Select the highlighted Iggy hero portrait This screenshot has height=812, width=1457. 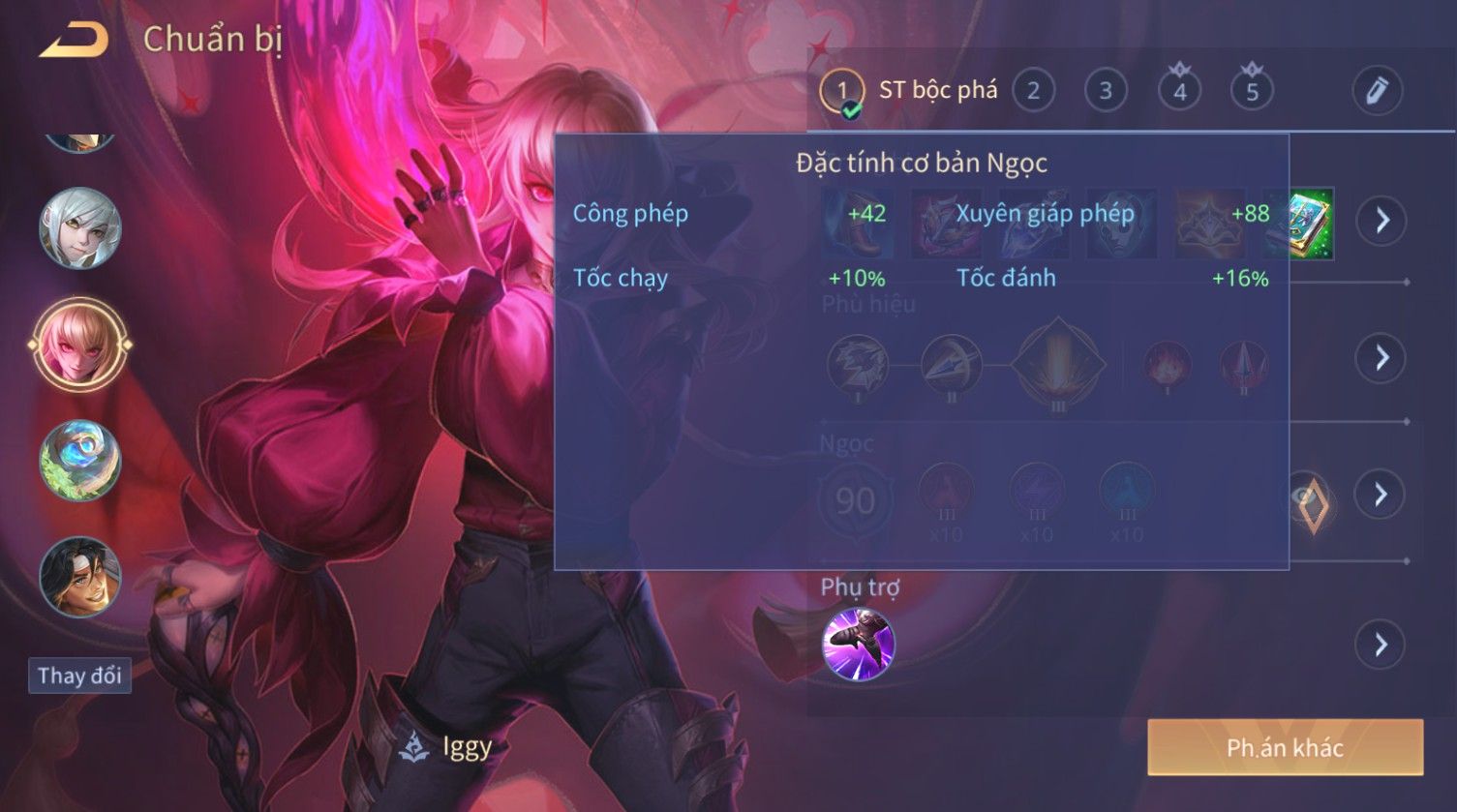point(80,345)
